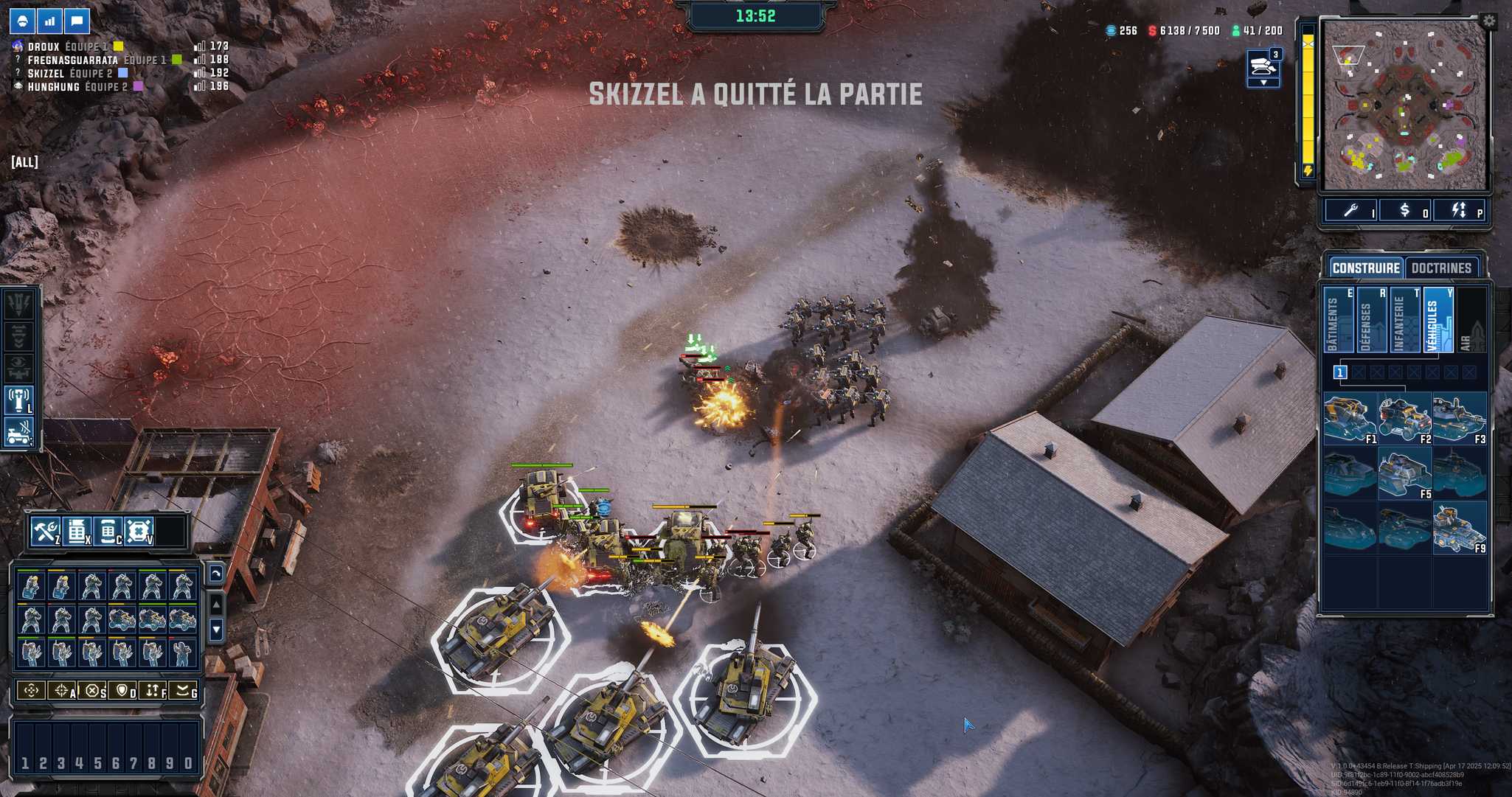Screen dimensions: 1512x797
Task: Build the F9 vehicle unit
Action: point(1459,528)
